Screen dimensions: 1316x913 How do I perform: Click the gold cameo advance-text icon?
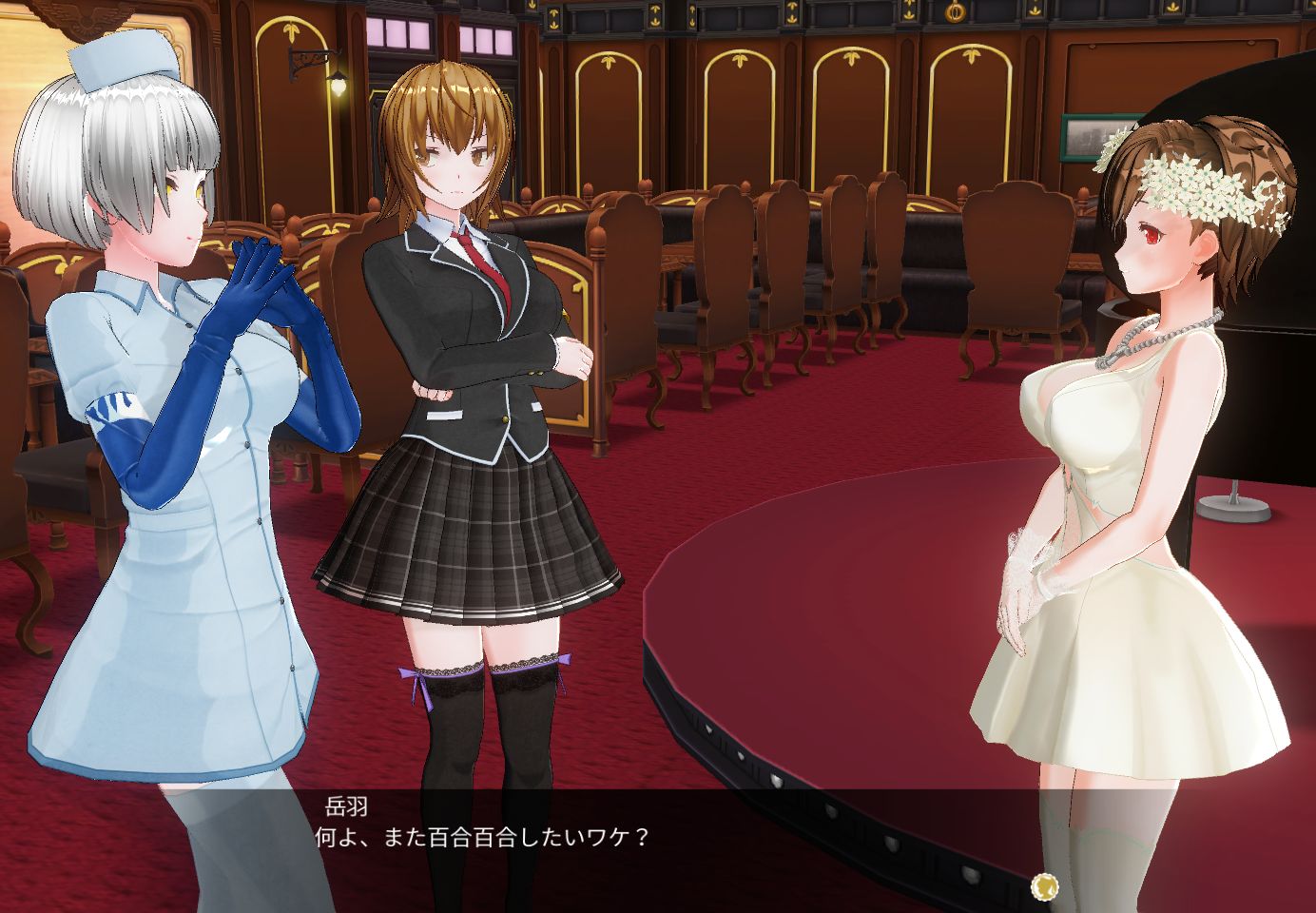(x=1043, y=885)
